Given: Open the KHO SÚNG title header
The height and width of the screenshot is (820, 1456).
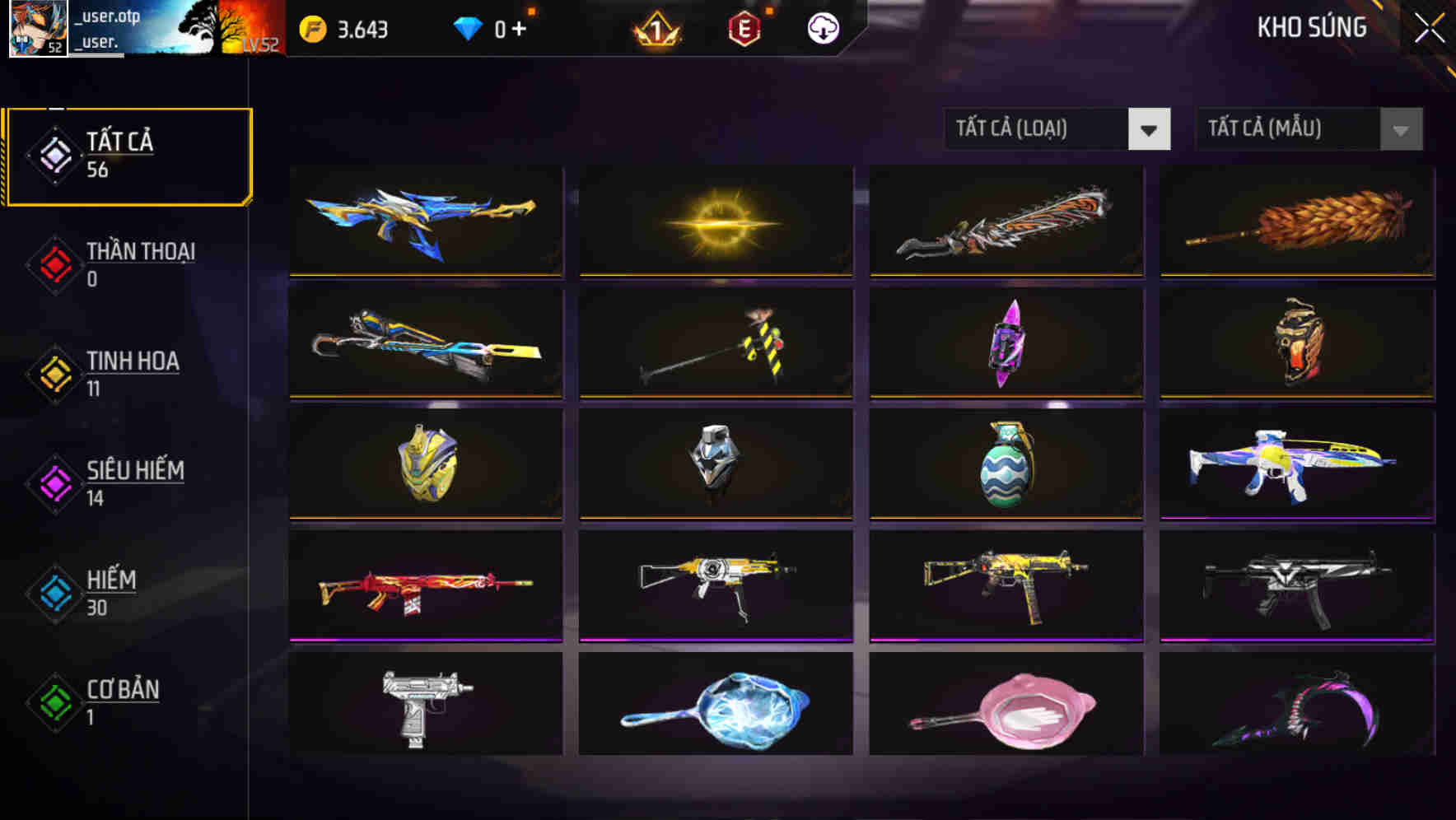Looking at the screenshot, I should click(1311, 27).
